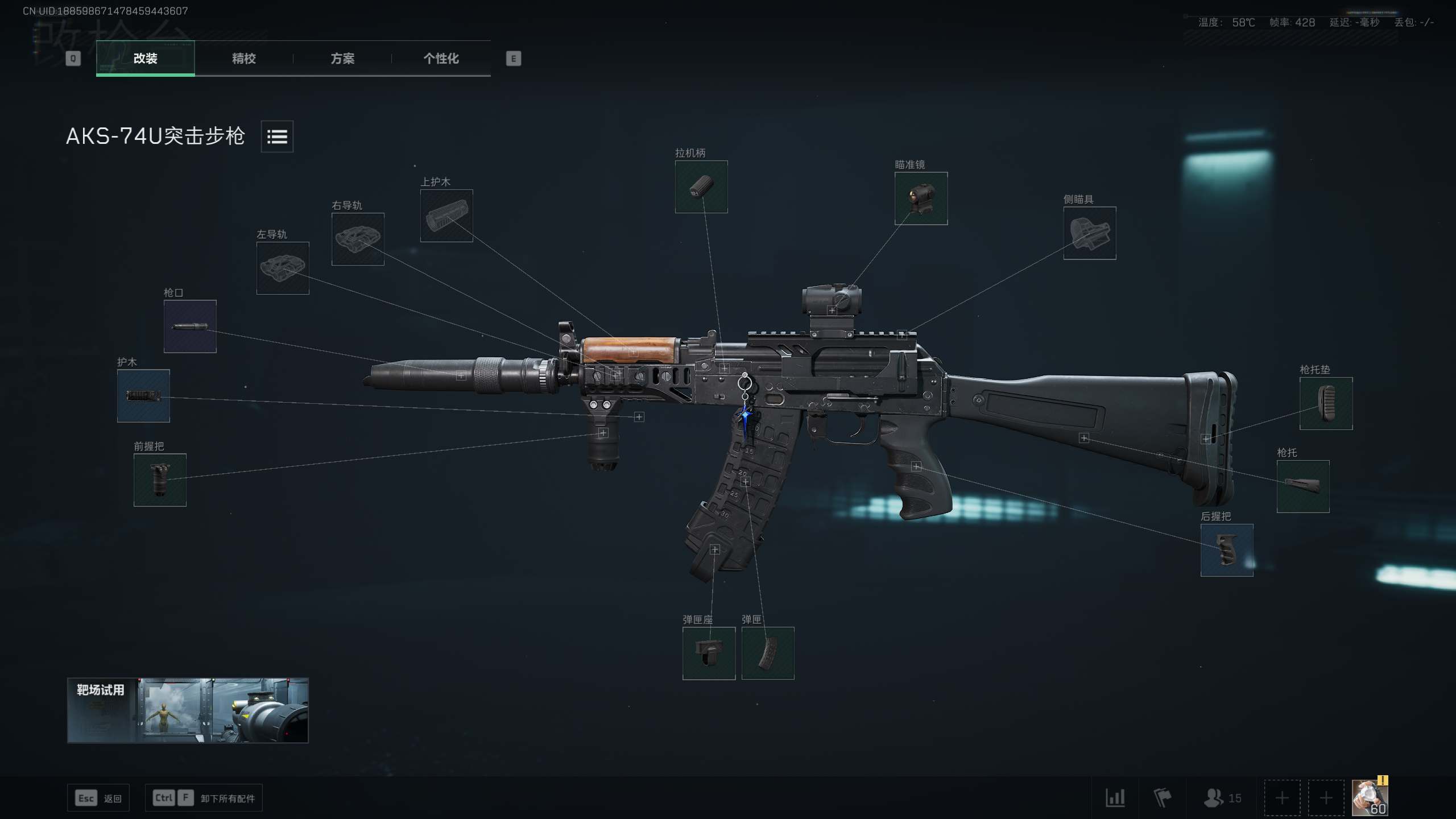The width and height of the screenshot is (1456, 819).
Task: Select the 左导轨 left rail slot
Action: point(283,268)
